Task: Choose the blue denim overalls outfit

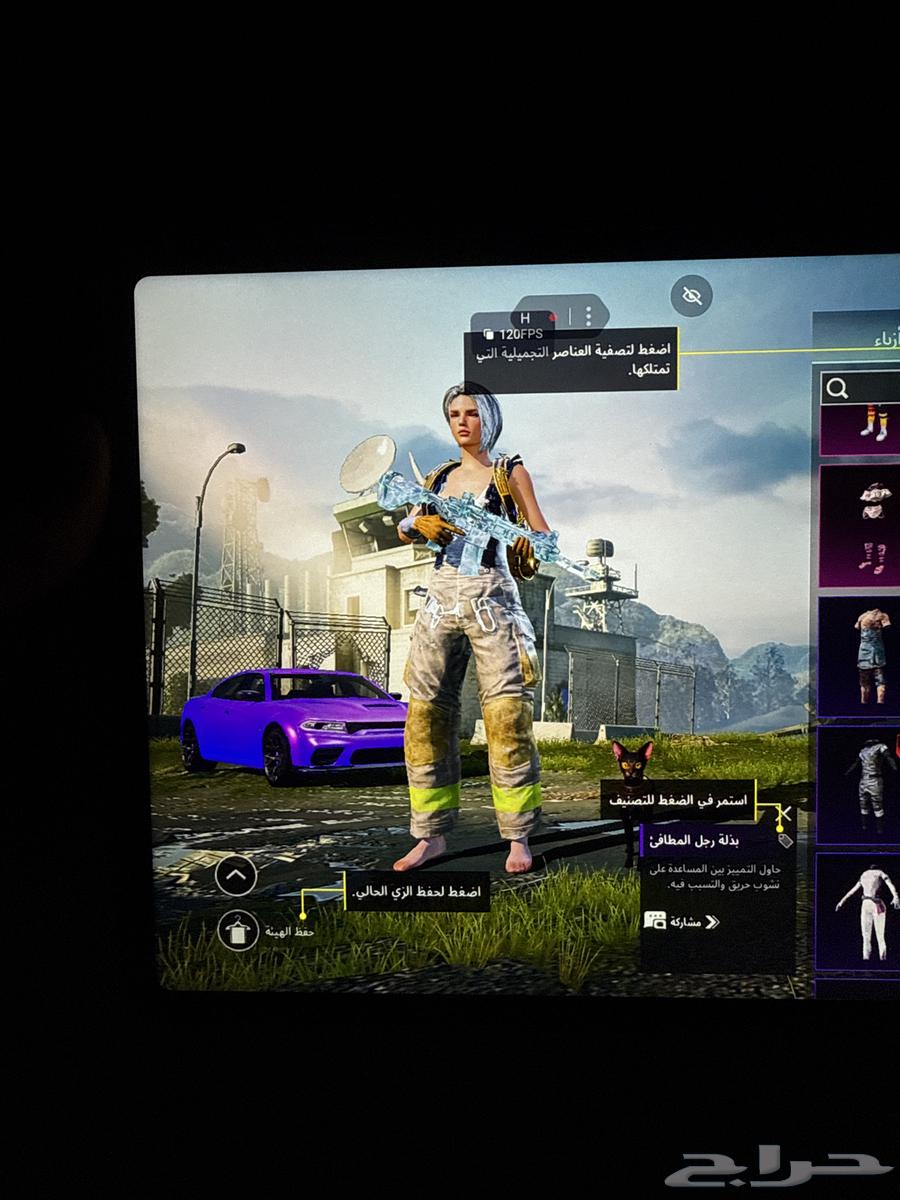Action: click(x=862, y=656)
